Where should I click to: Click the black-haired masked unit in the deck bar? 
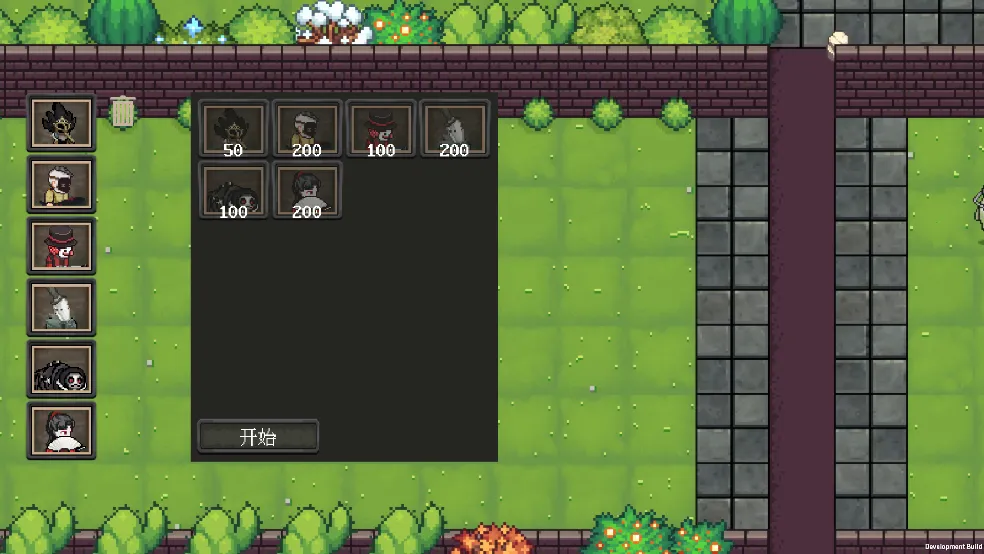(61, 122)
